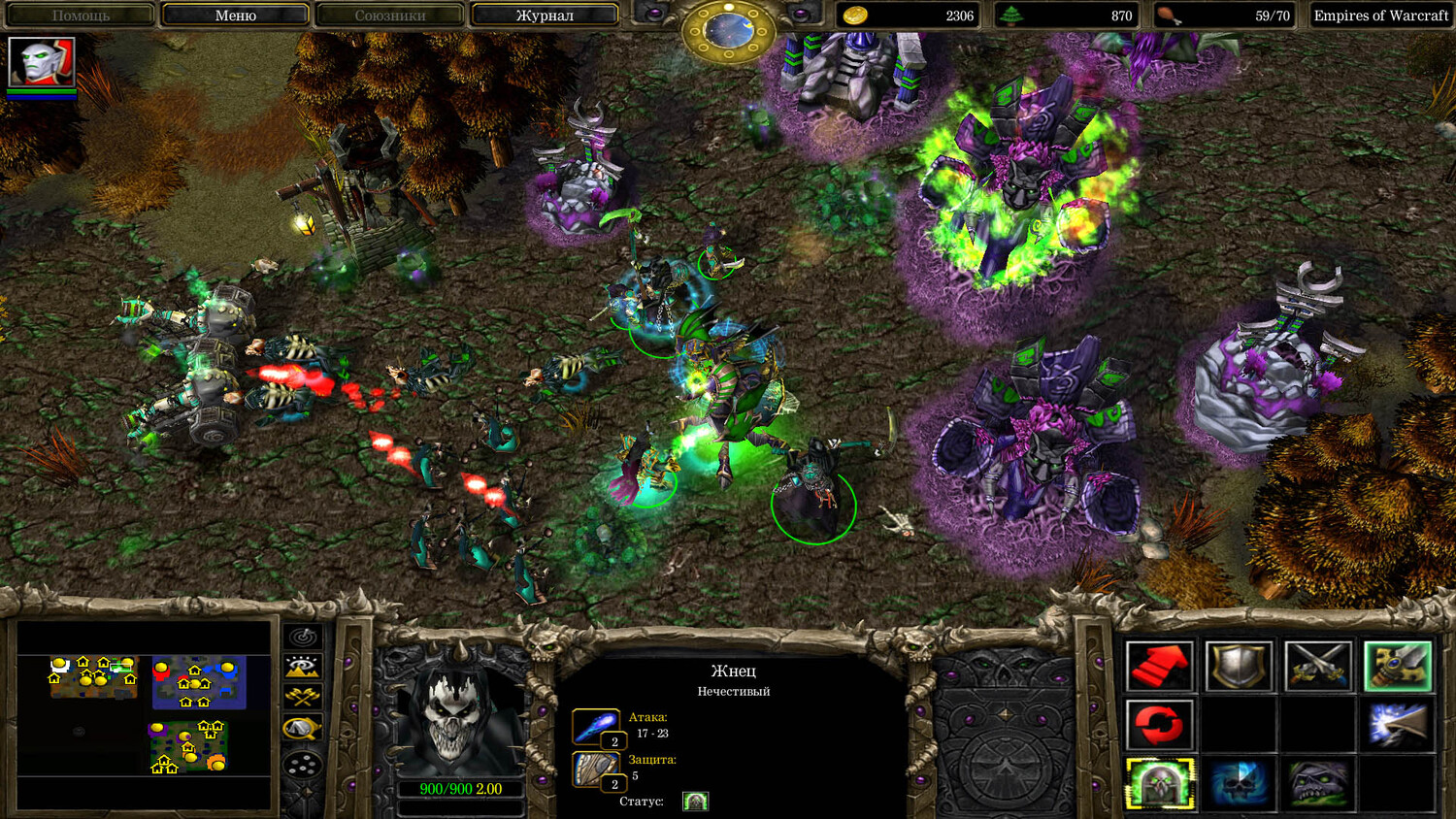Cast the blue swirling skull ability

[1239, 783]
